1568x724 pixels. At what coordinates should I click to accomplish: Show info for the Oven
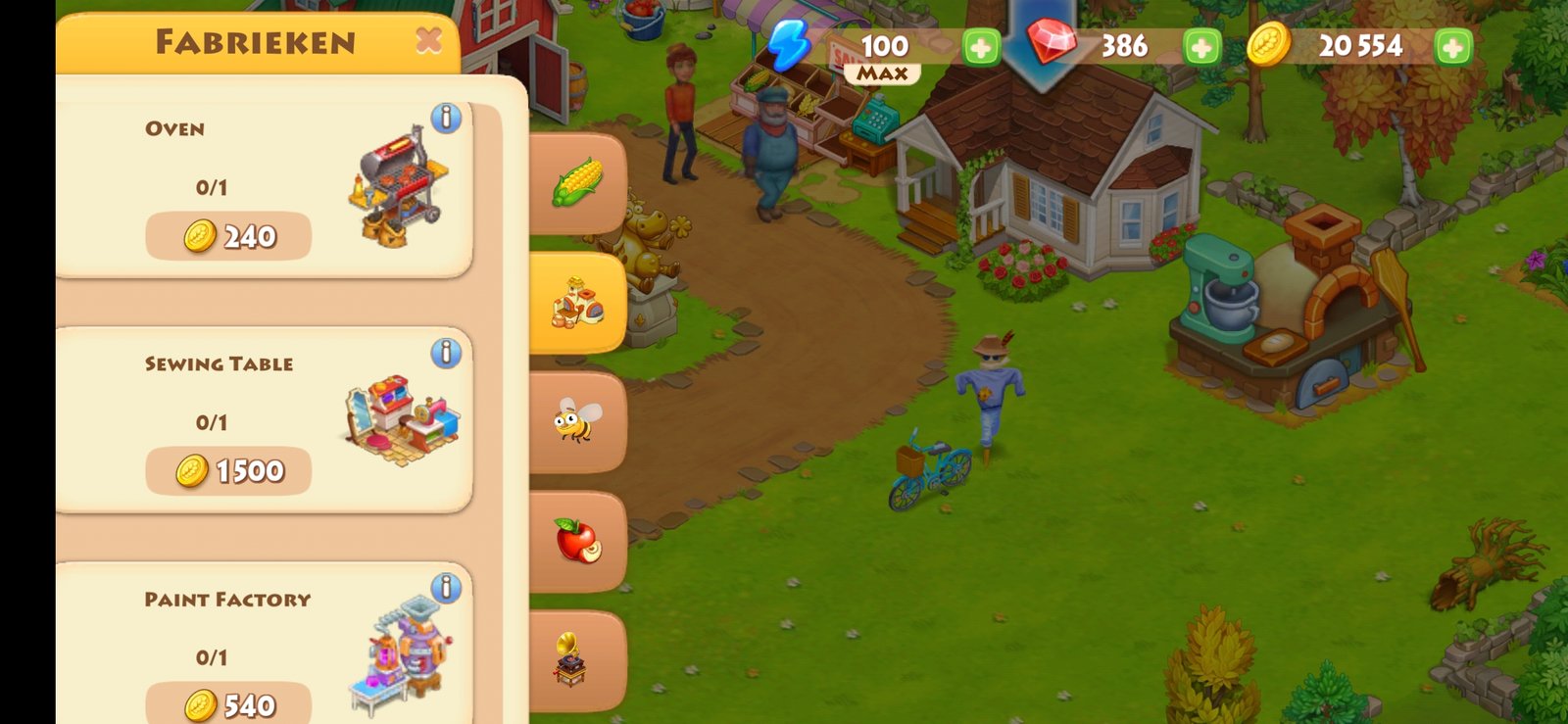click(446, 119)
